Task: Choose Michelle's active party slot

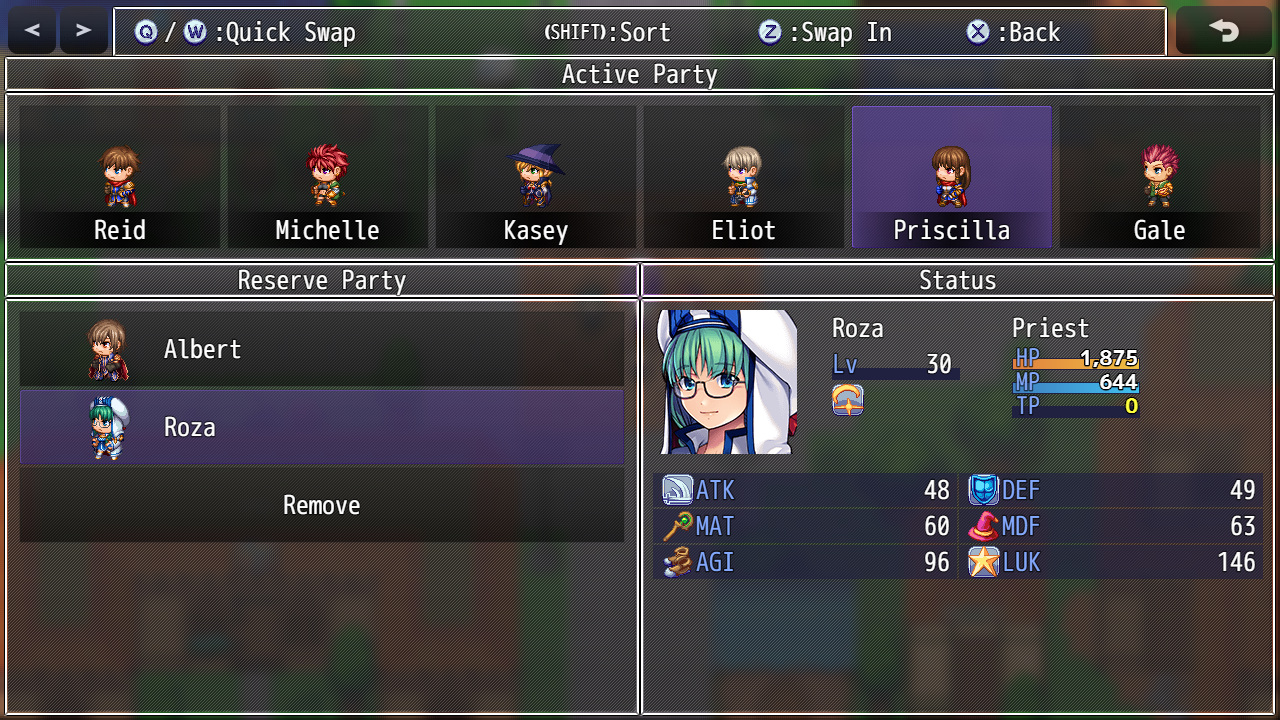Action: (328, 178)
